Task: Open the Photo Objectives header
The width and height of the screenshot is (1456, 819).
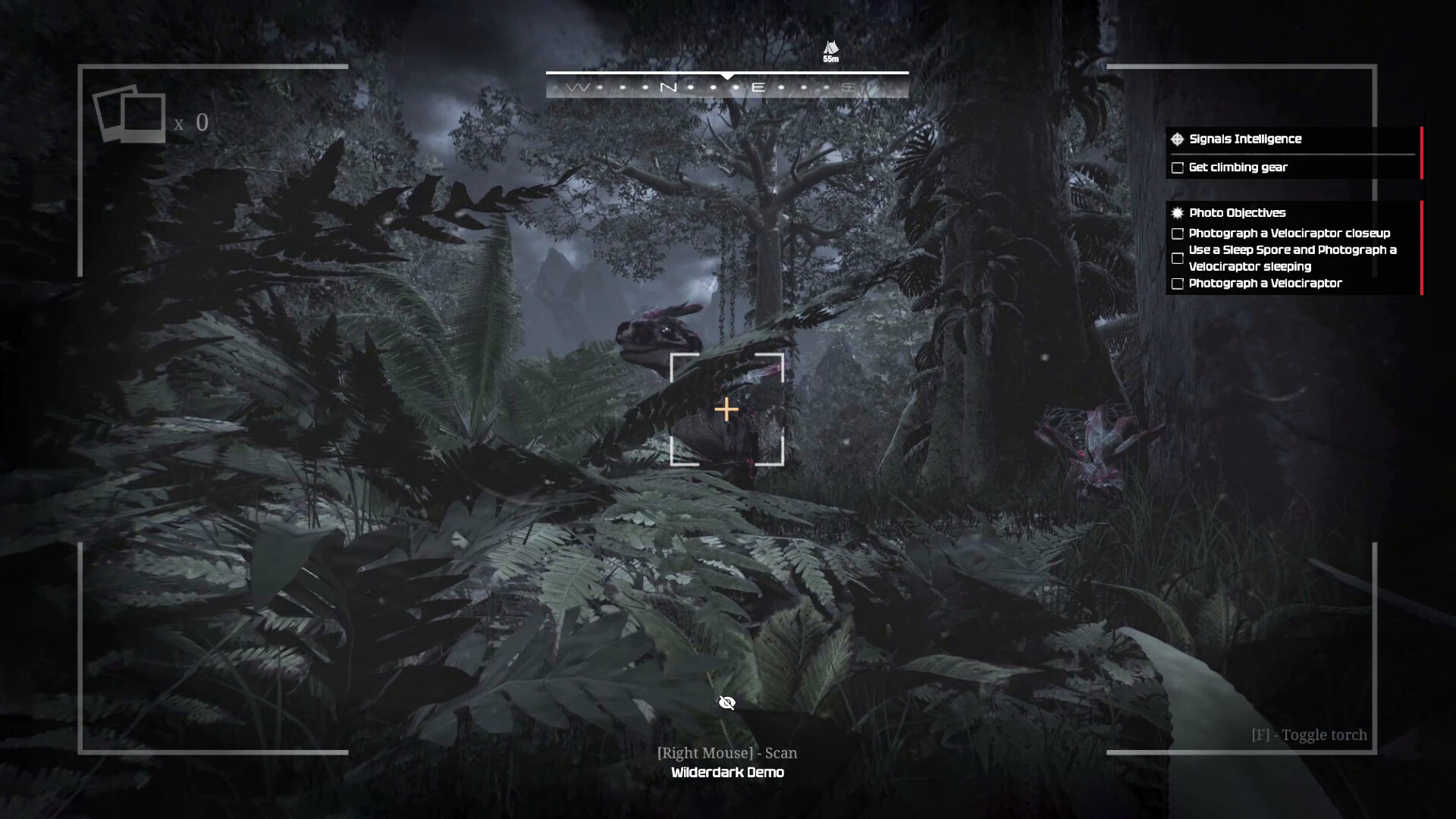Action: click(x=1236, y=213)
